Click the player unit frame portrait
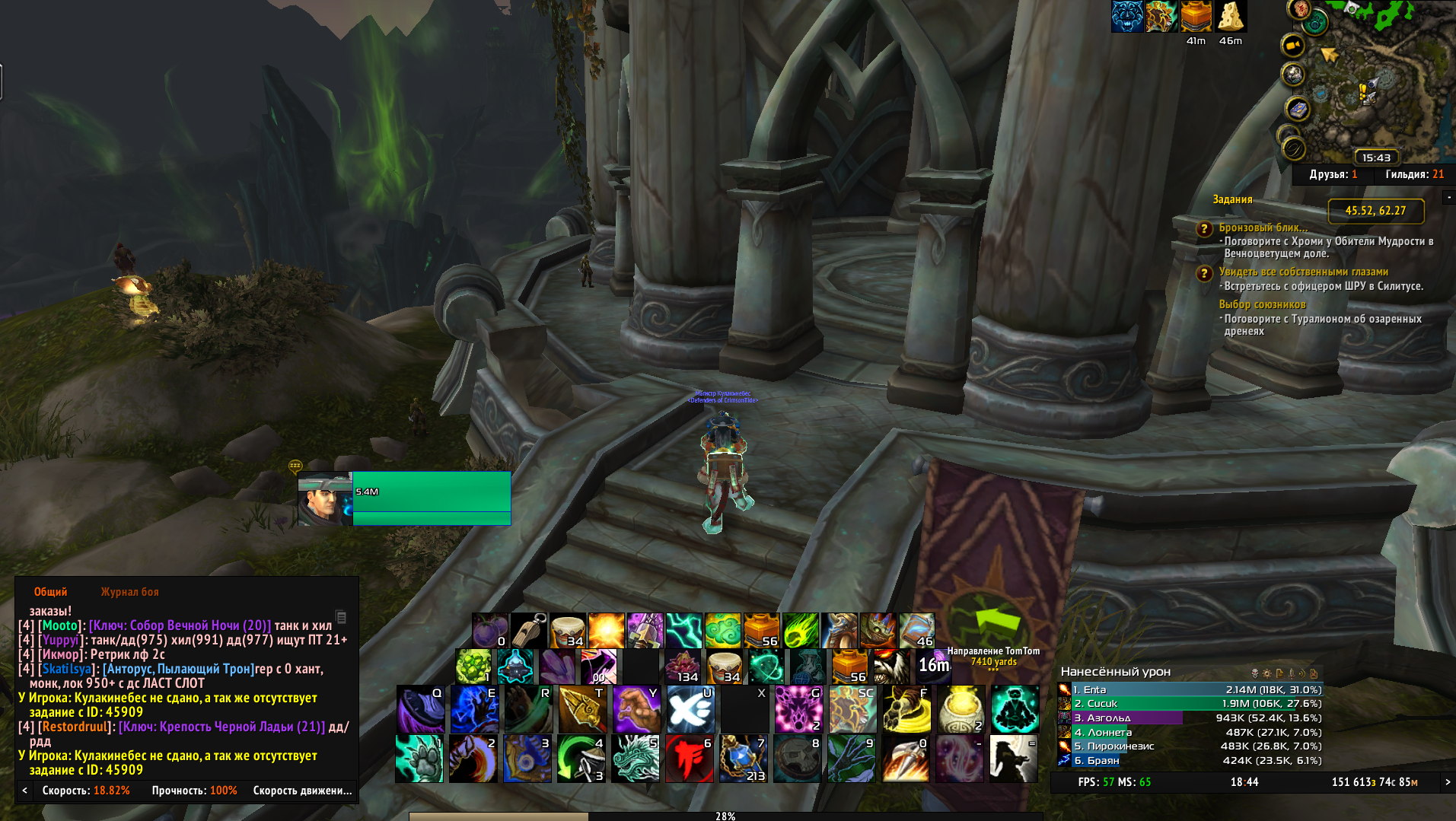 [x=325, y=498]
